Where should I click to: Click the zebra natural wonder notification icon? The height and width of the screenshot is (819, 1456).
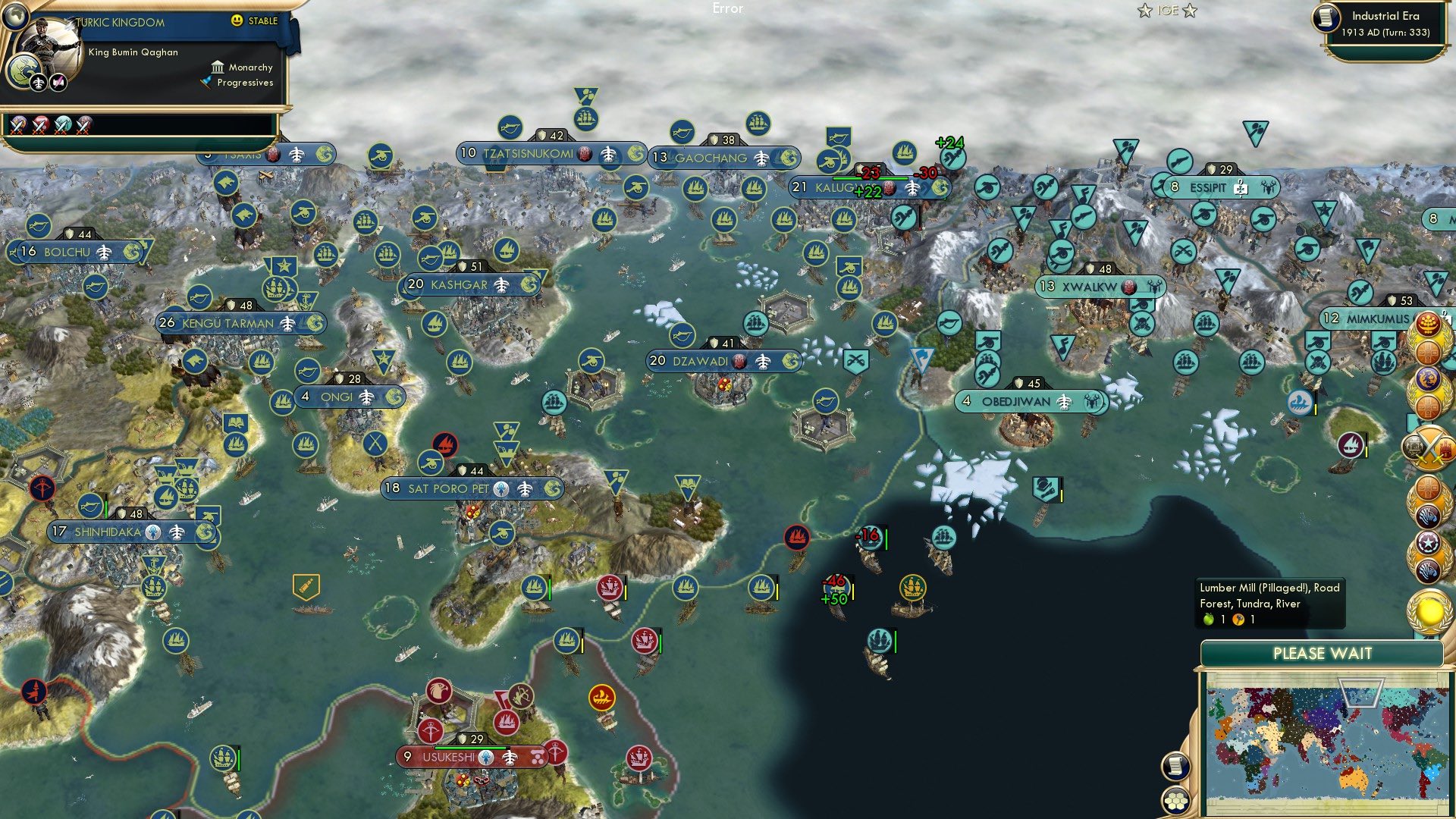click(1429, 516)
